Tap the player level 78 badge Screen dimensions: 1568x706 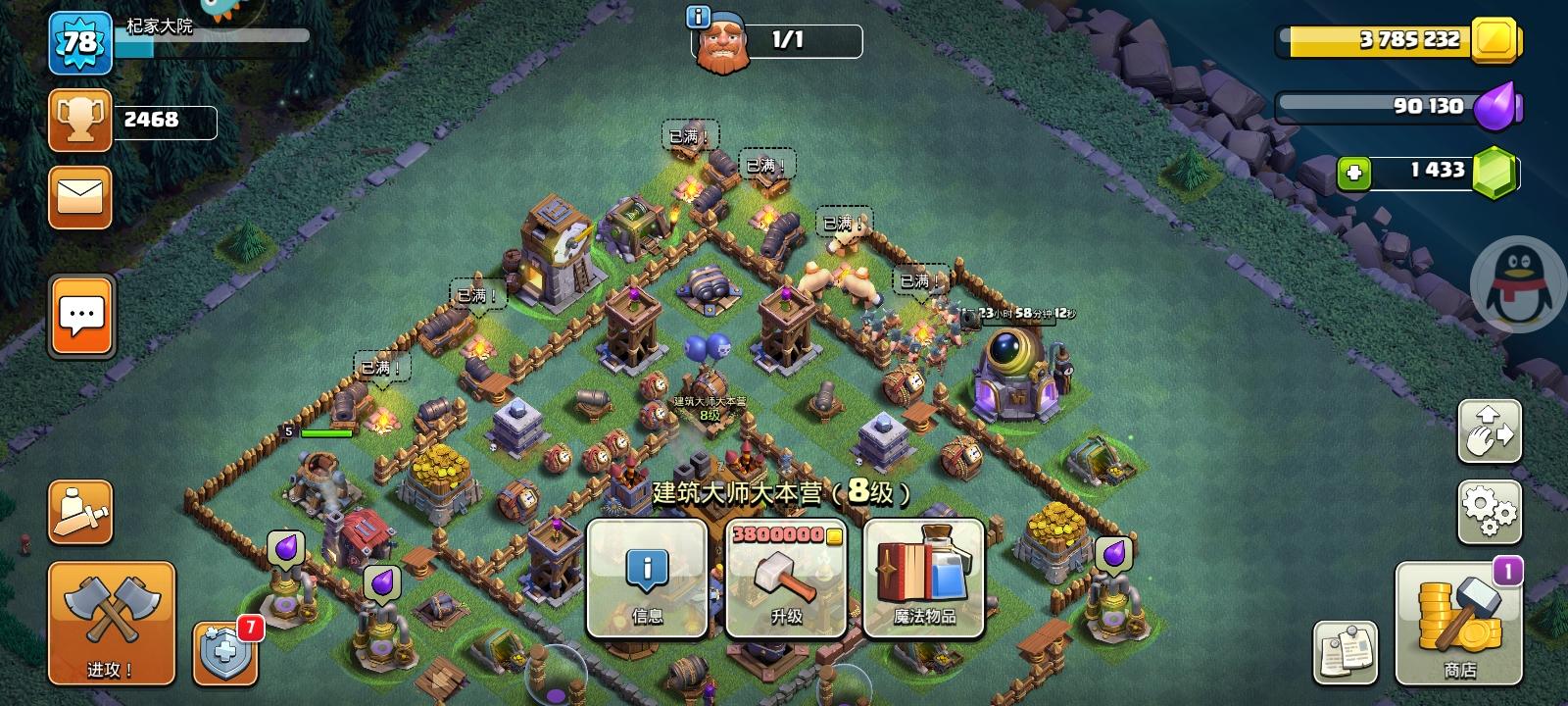[x=82, y=44]
